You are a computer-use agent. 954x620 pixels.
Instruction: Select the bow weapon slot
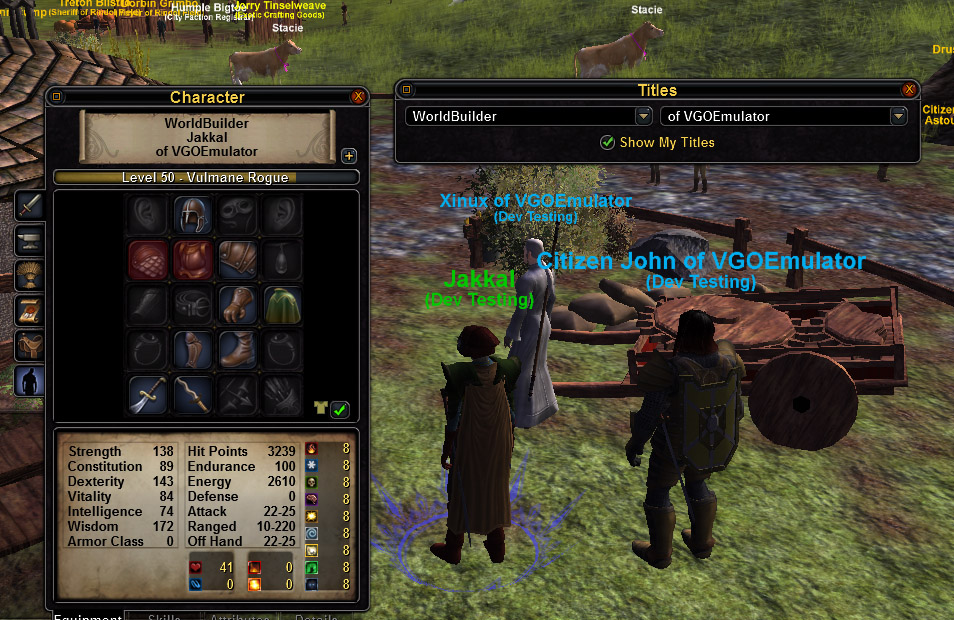[192, 394]
